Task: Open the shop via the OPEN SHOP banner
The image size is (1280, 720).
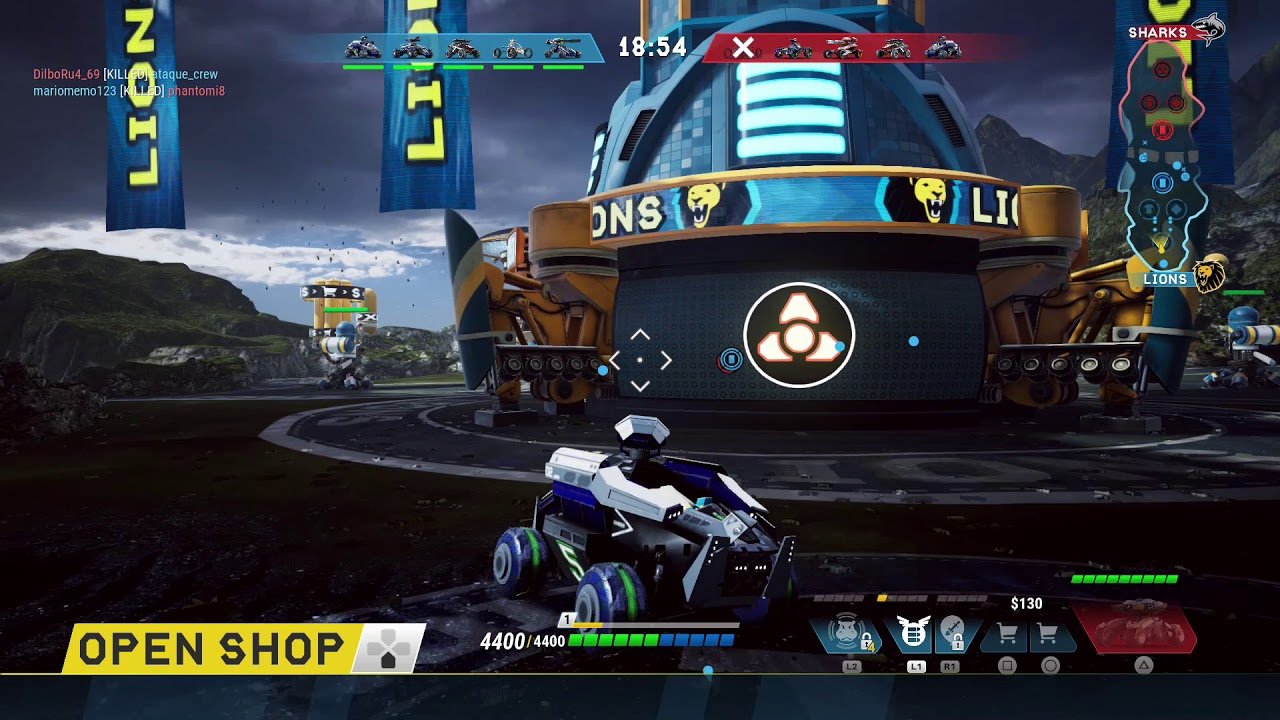Action: coord(212,649)
